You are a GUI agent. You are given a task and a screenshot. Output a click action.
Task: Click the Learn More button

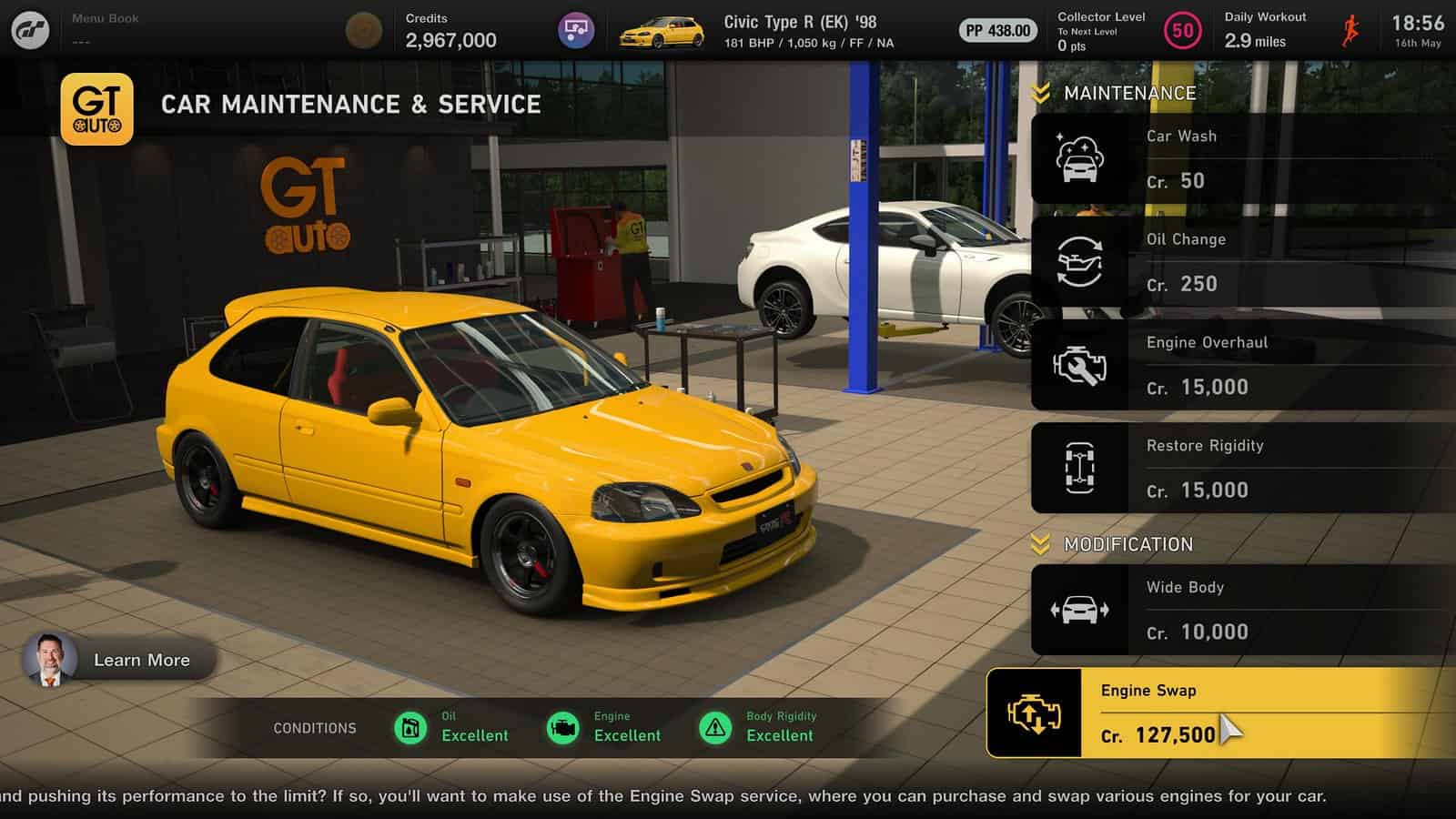point(142,660)
